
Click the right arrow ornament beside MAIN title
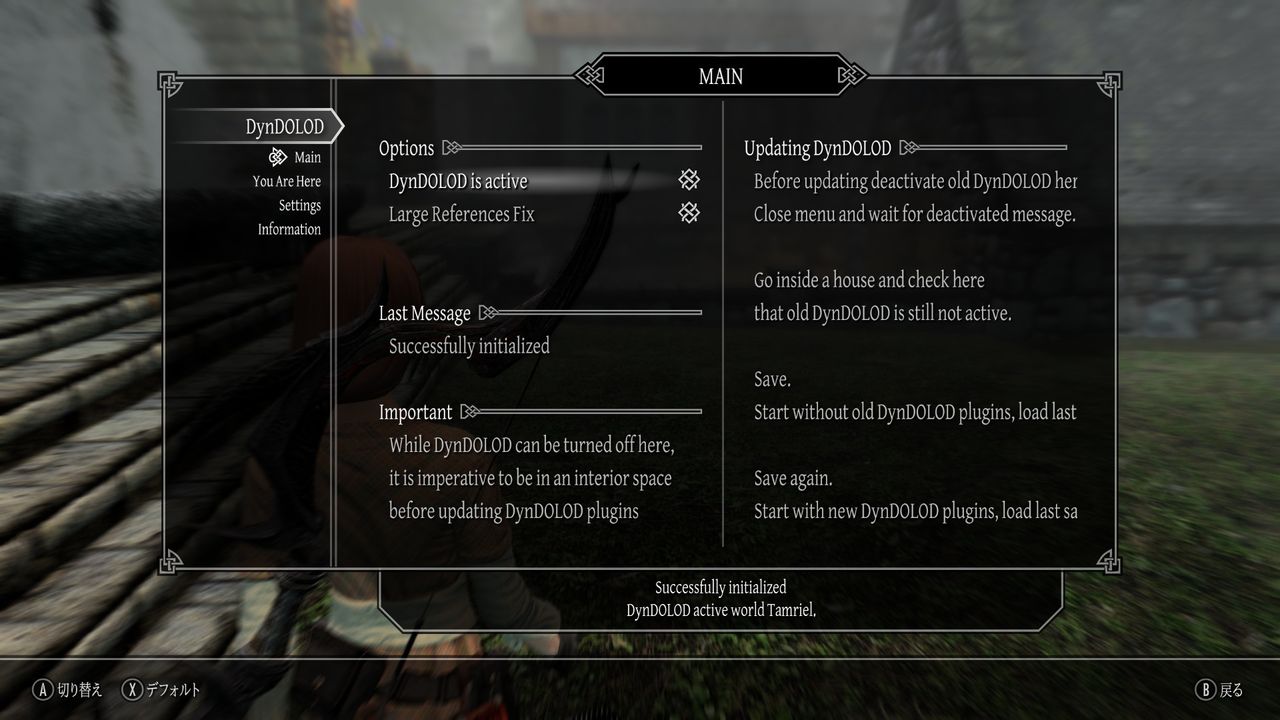coord(852,75)
